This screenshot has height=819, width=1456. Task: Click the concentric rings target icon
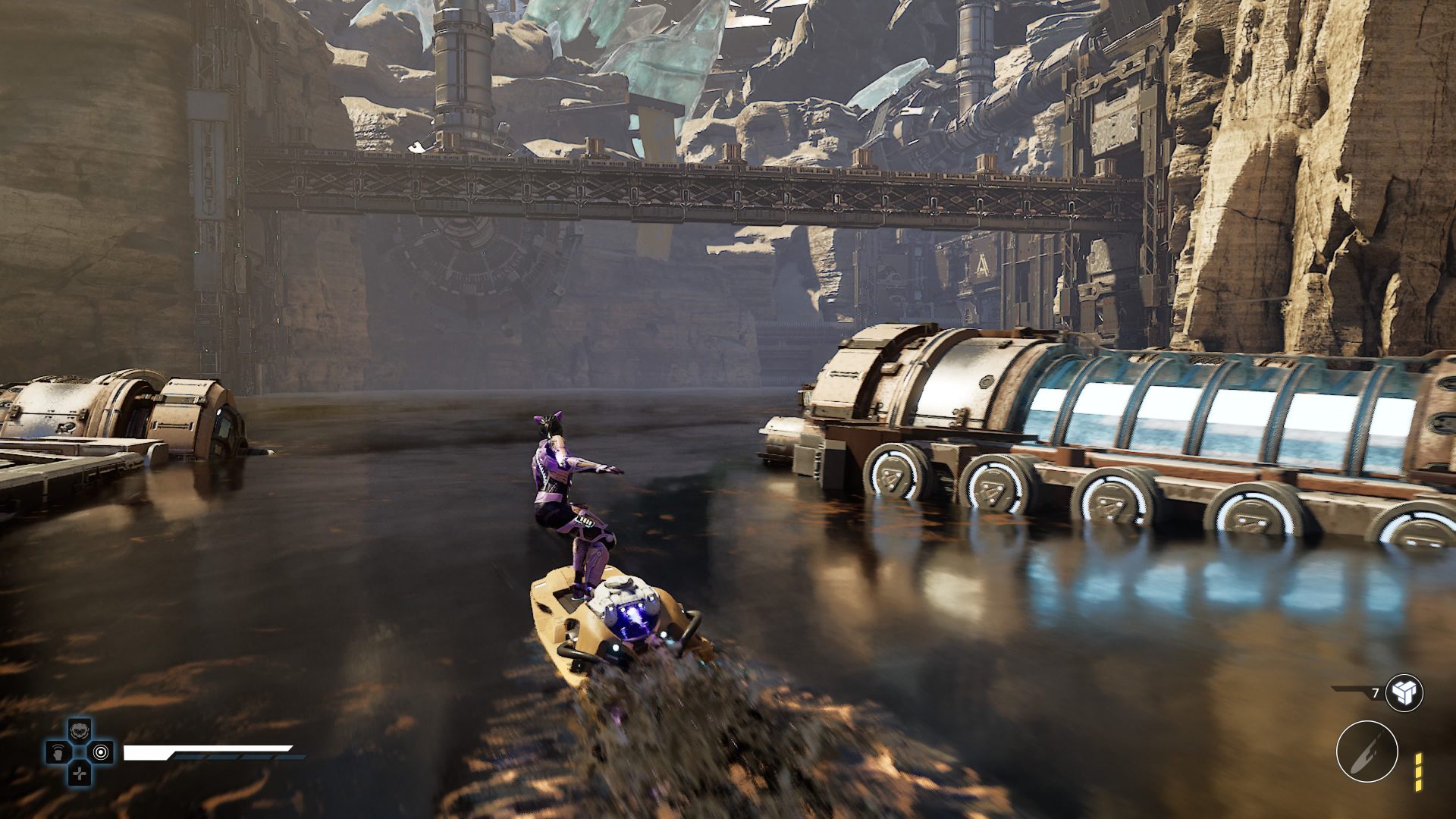coord(102,752)
